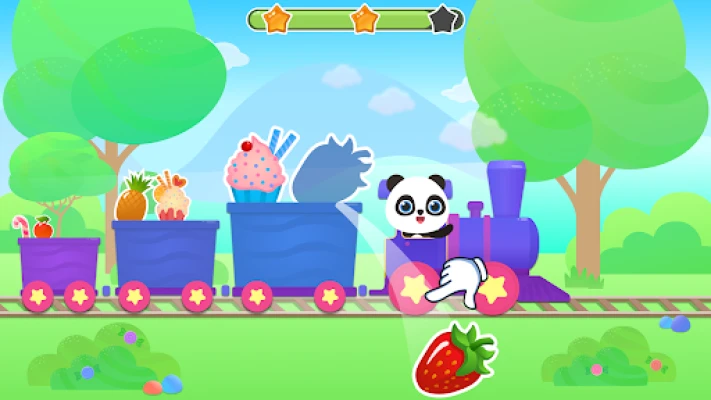Click the strawberry silhouette slot on the wagon
The image size is (711, 400).
[329, 170]
